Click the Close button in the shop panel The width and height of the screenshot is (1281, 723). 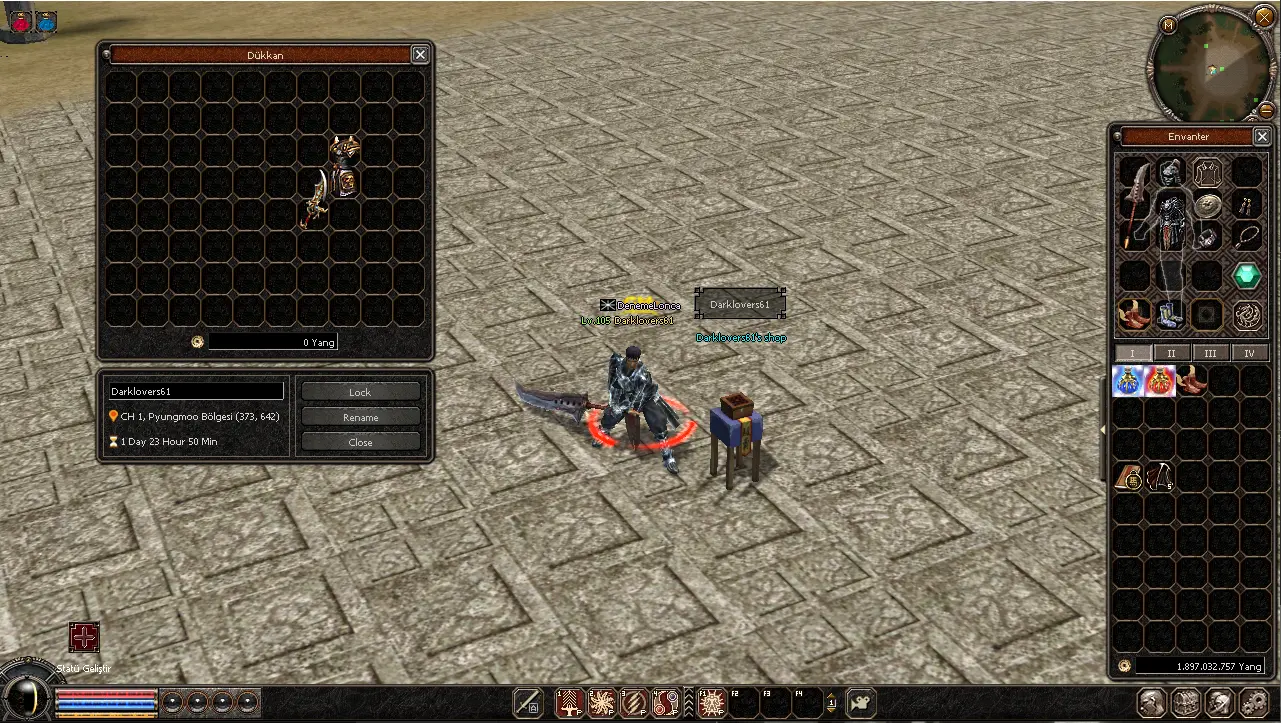pos(360,442)
